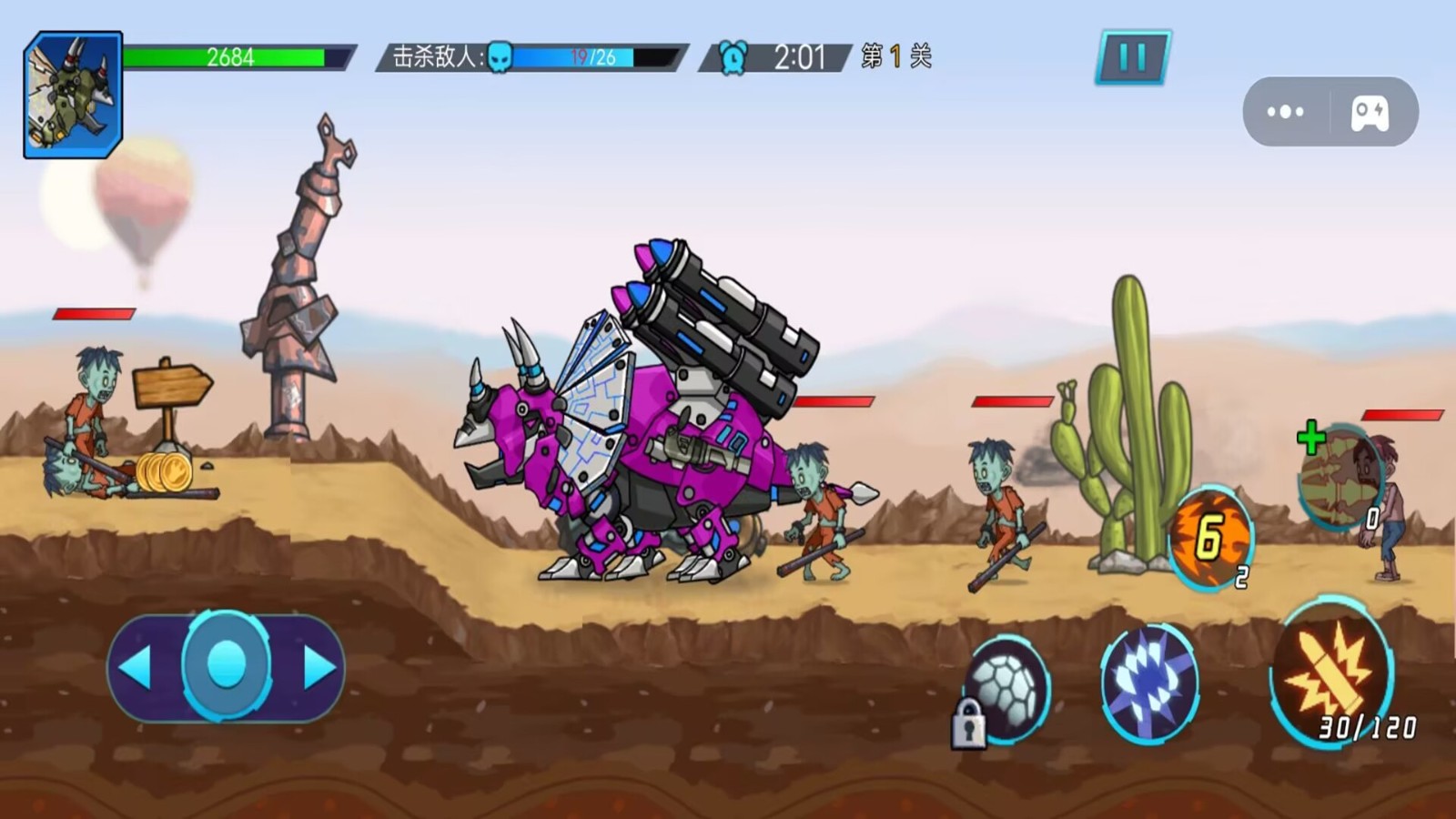Open the three-dot overlay menu
Screen dimensions: 1456x819
(x=1285, y=112)
